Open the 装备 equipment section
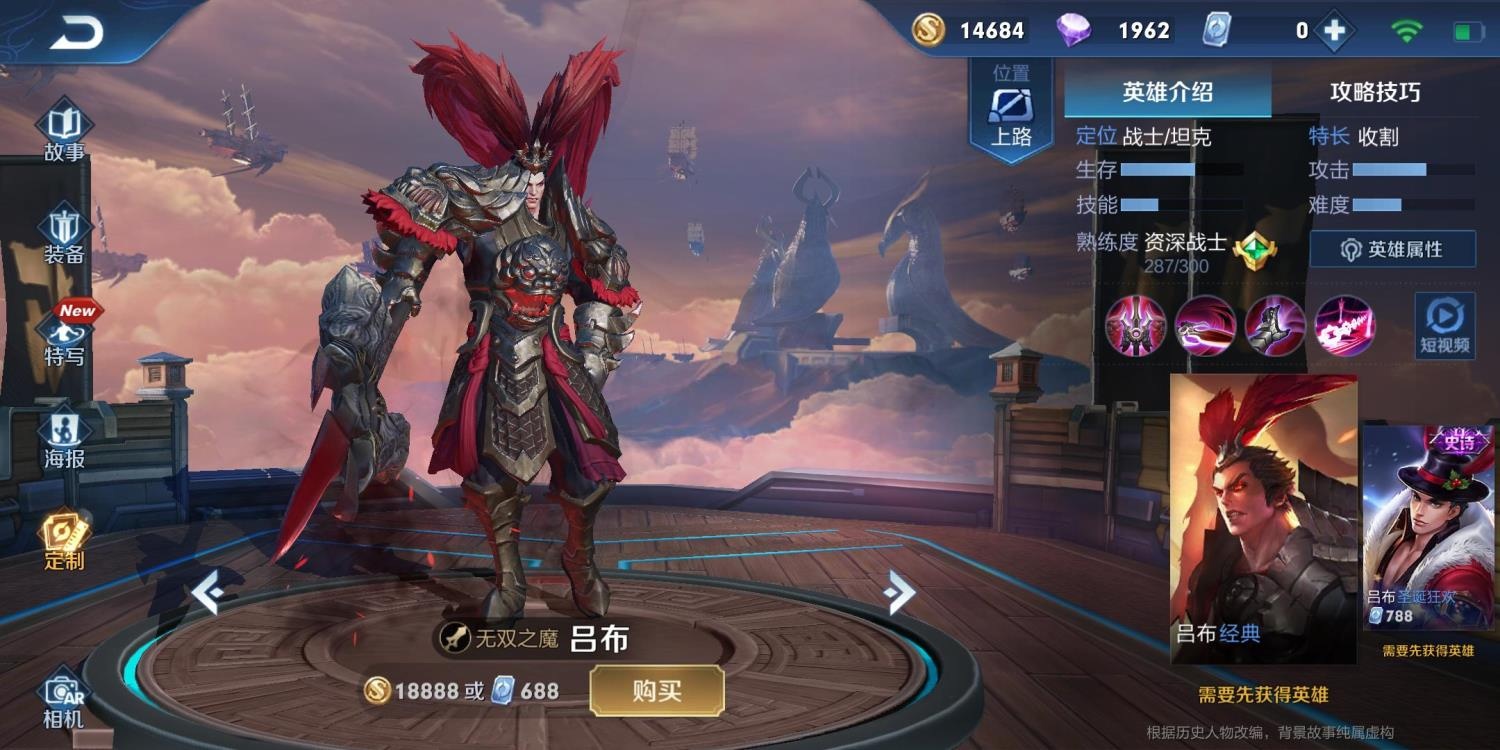Image resolution: width=1500 pixels, height=750 pixels. (x=64, y=236)
